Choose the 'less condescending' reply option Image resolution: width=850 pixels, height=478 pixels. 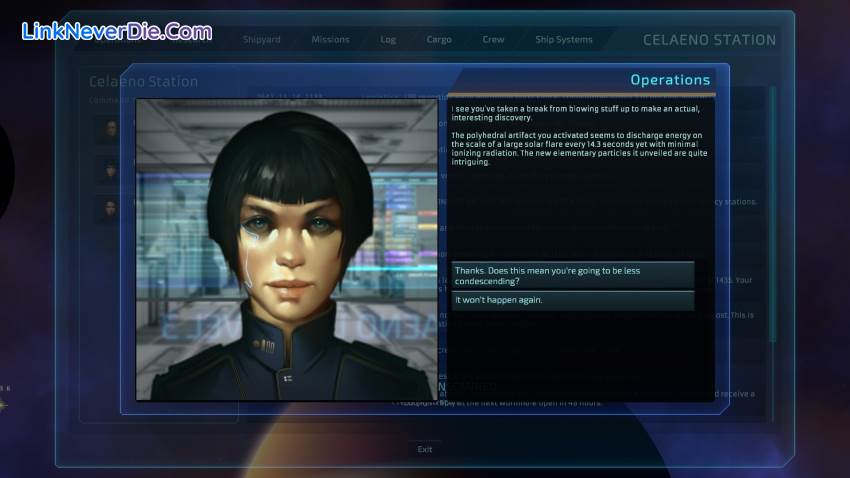coord(572,275)
